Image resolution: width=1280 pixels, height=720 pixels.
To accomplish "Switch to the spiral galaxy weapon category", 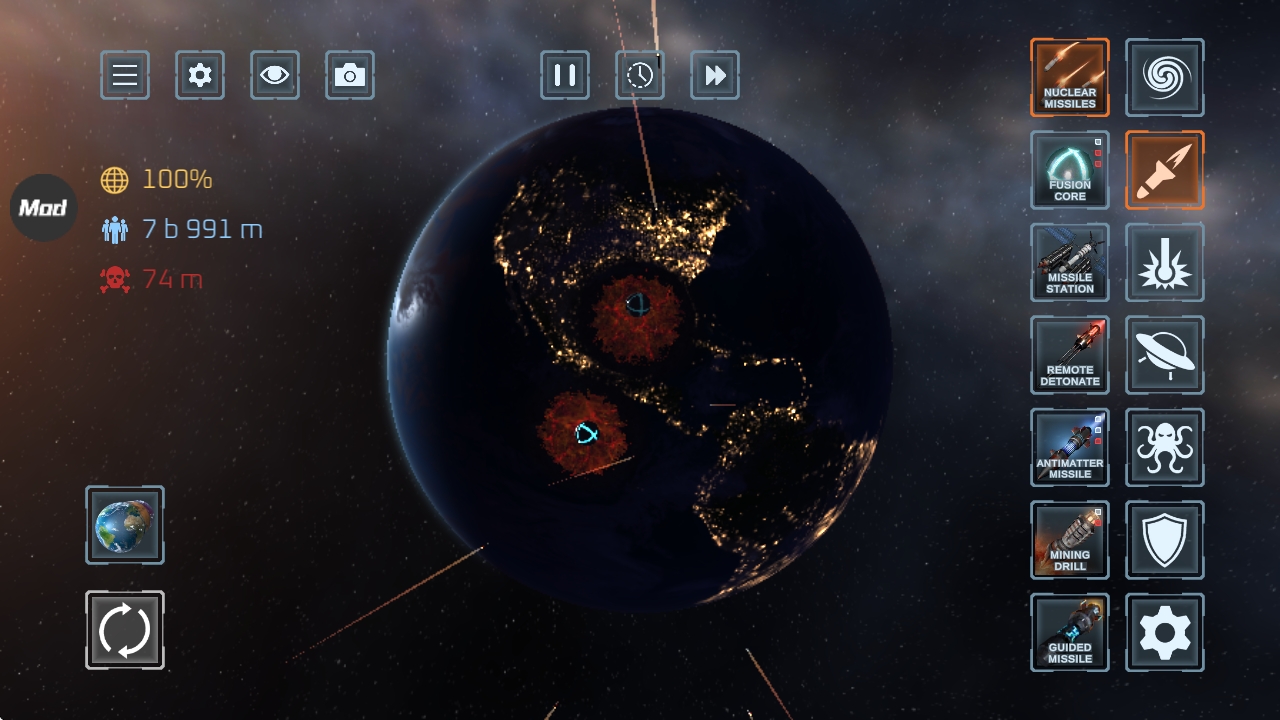I will pyautogui.click(x=1165, y=78).
